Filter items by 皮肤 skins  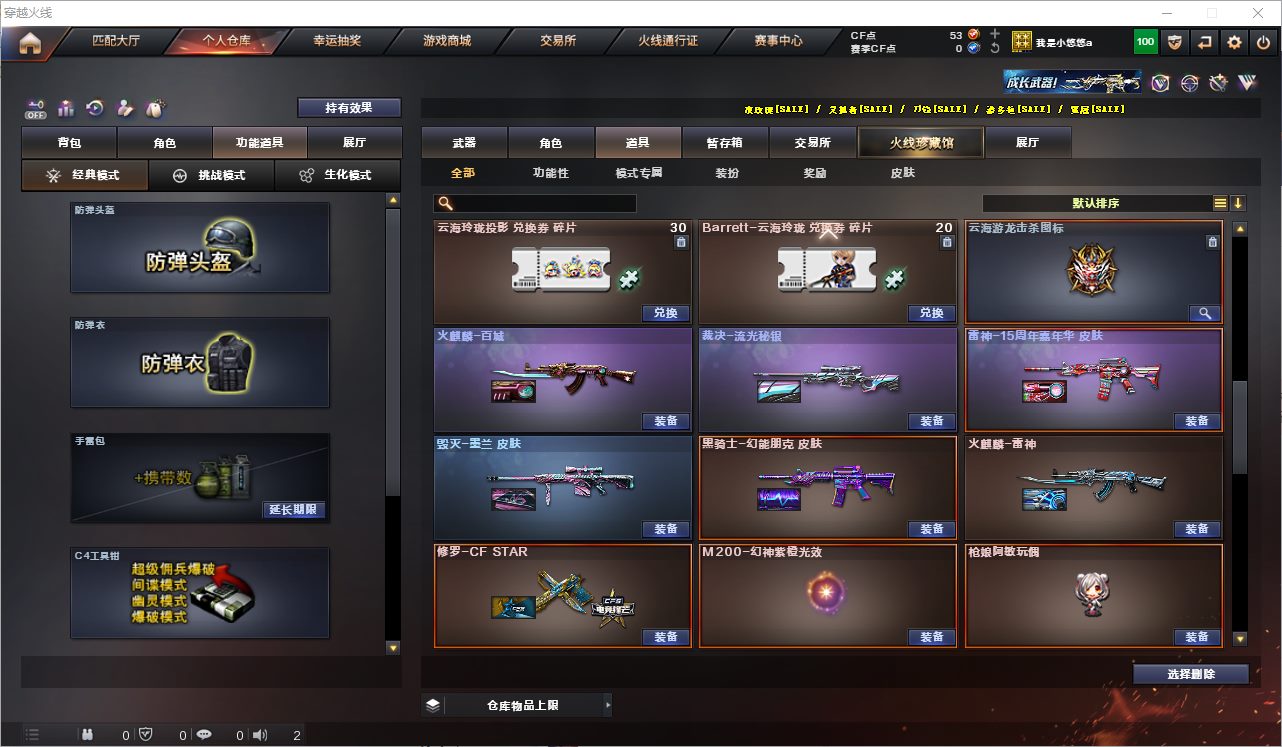[902, 173]
